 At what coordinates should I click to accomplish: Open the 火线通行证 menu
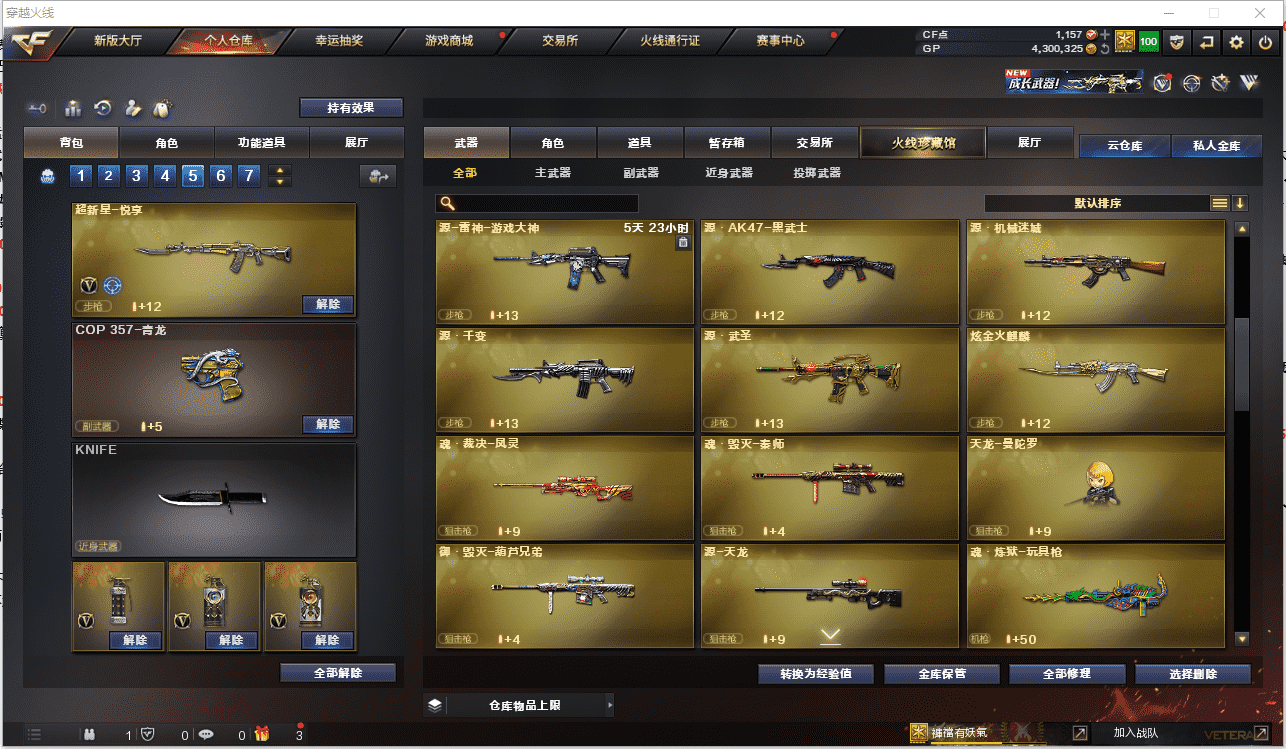pos(670,41)
